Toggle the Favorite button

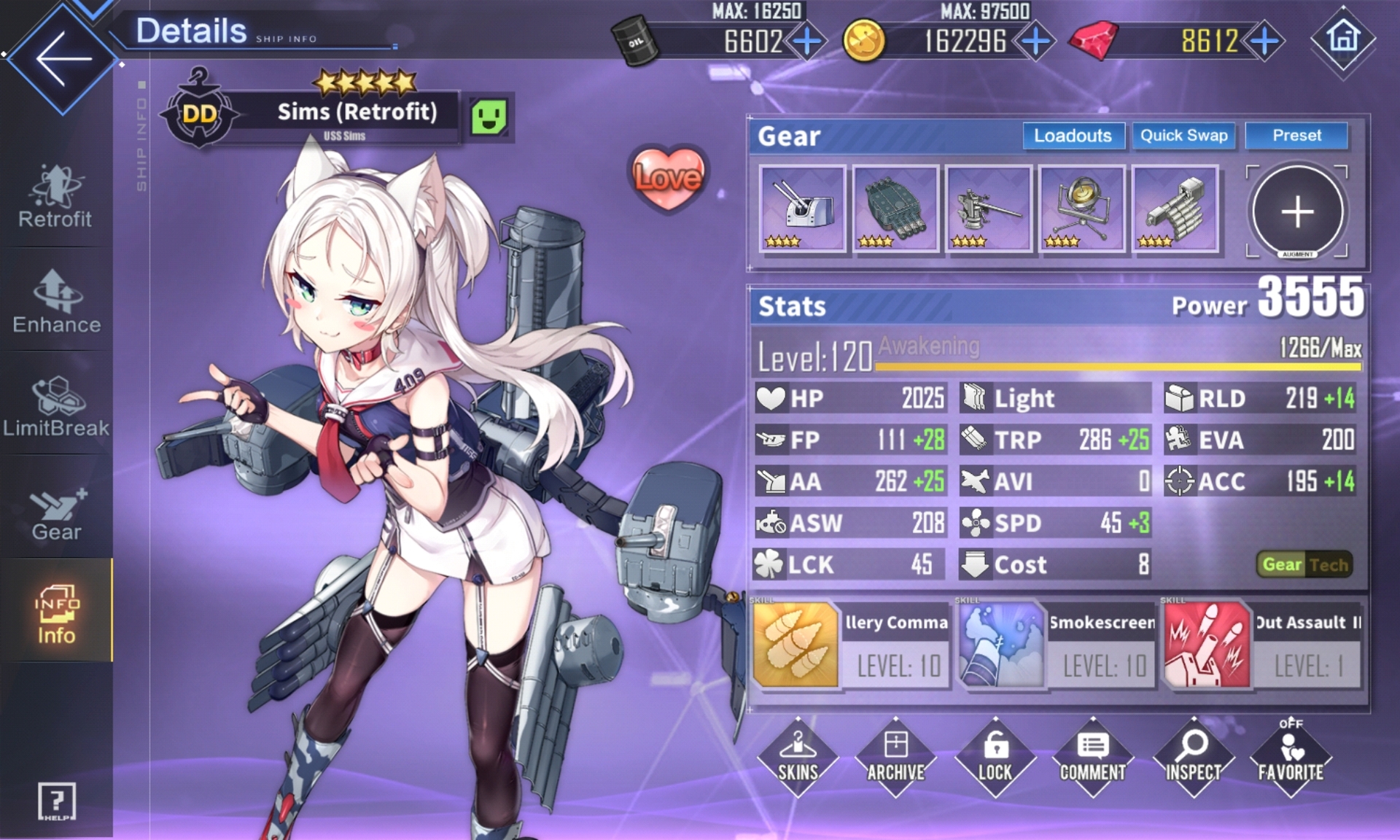[x=1291, y=756]
